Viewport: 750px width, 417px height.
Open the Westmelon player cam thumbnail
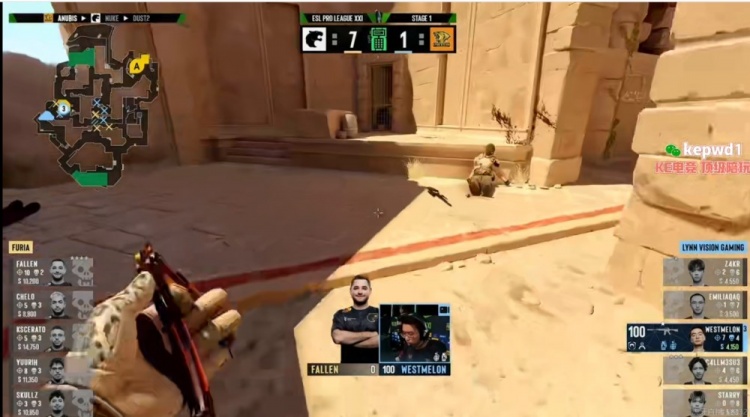pyautogui.click(x=414, y=332)
